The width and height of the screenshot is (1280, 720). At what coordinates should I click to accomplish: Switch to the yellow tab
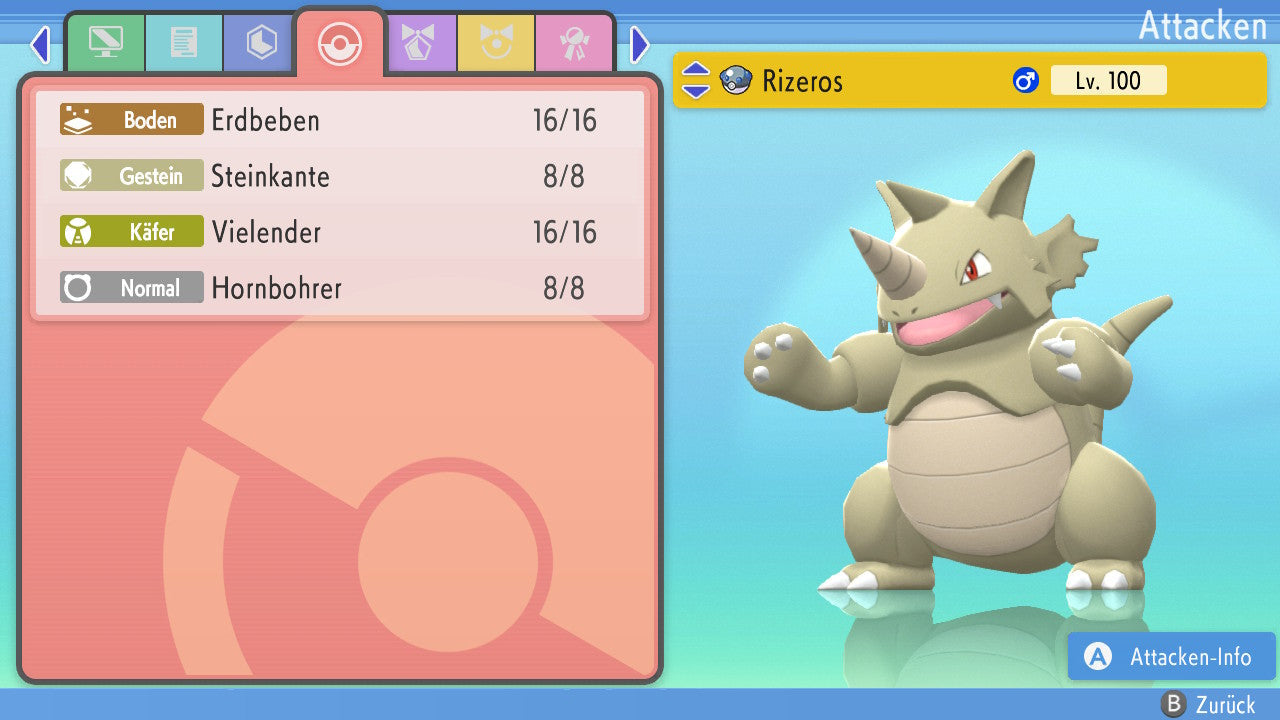[x=495, y=43]
